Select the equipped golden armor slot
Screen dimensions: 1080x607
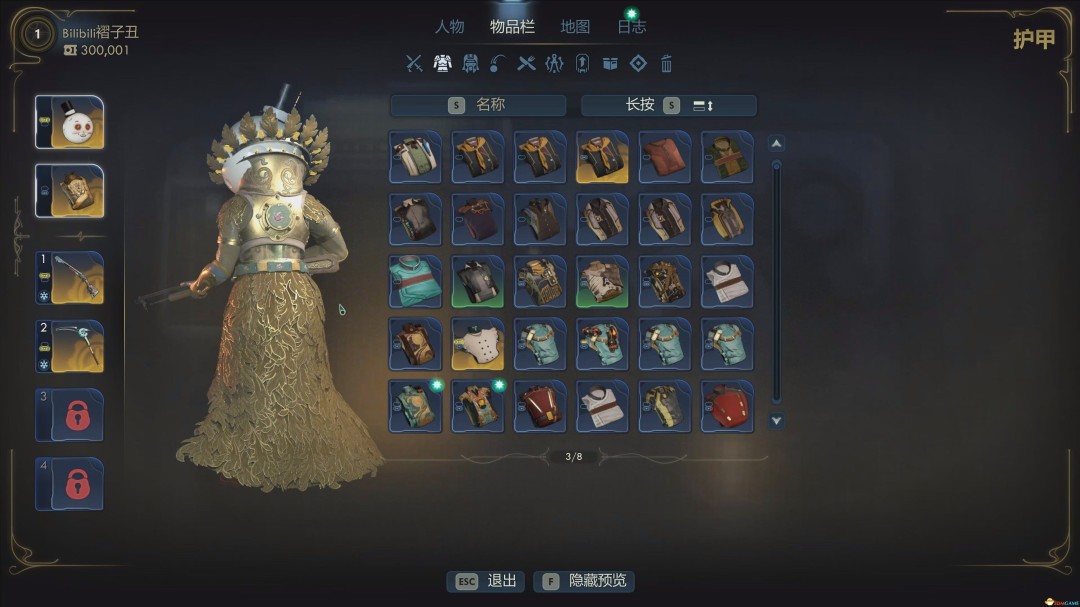coord(69,191)
